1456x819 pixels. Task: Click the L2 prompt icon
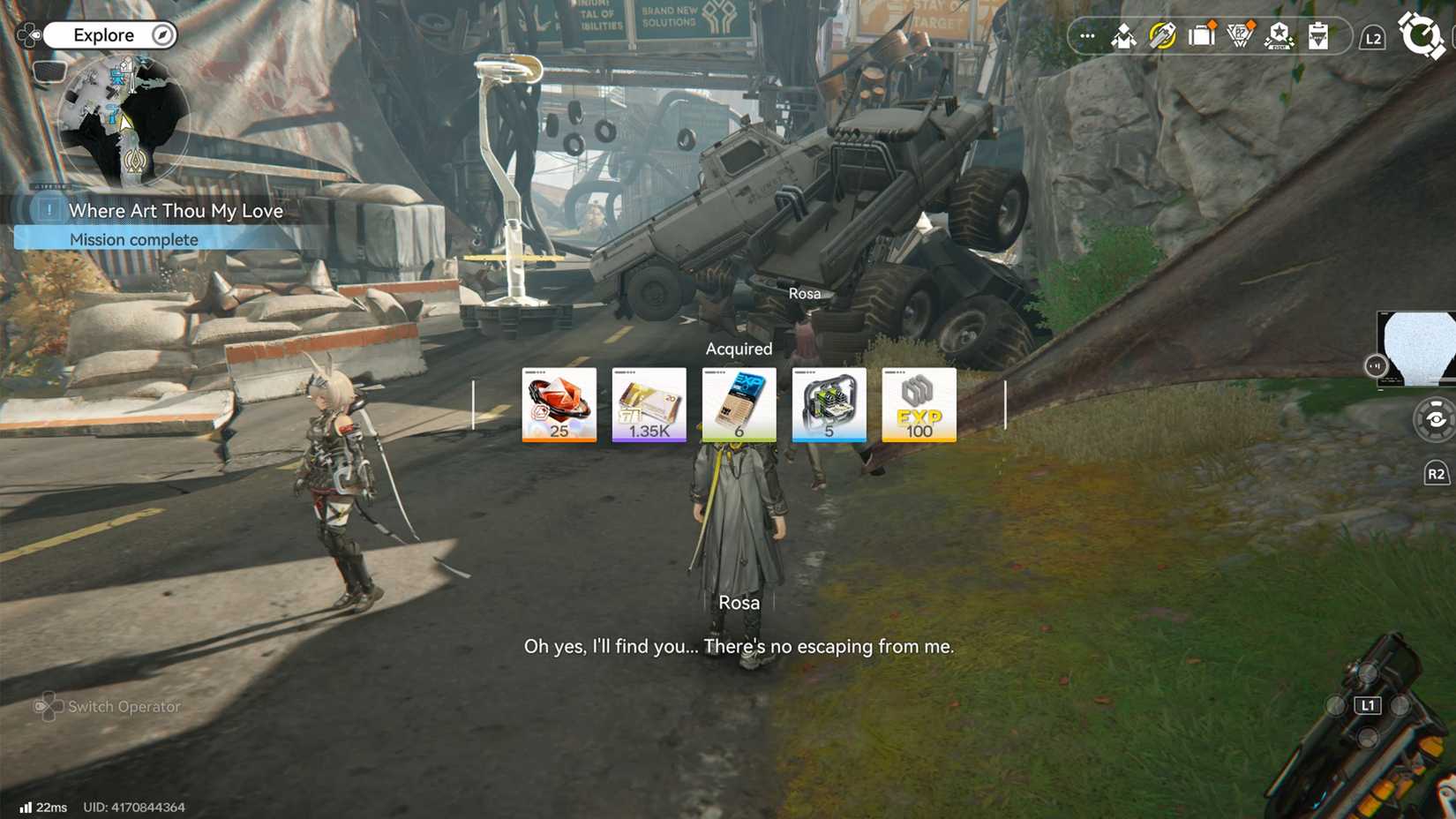click(1371, 36)
